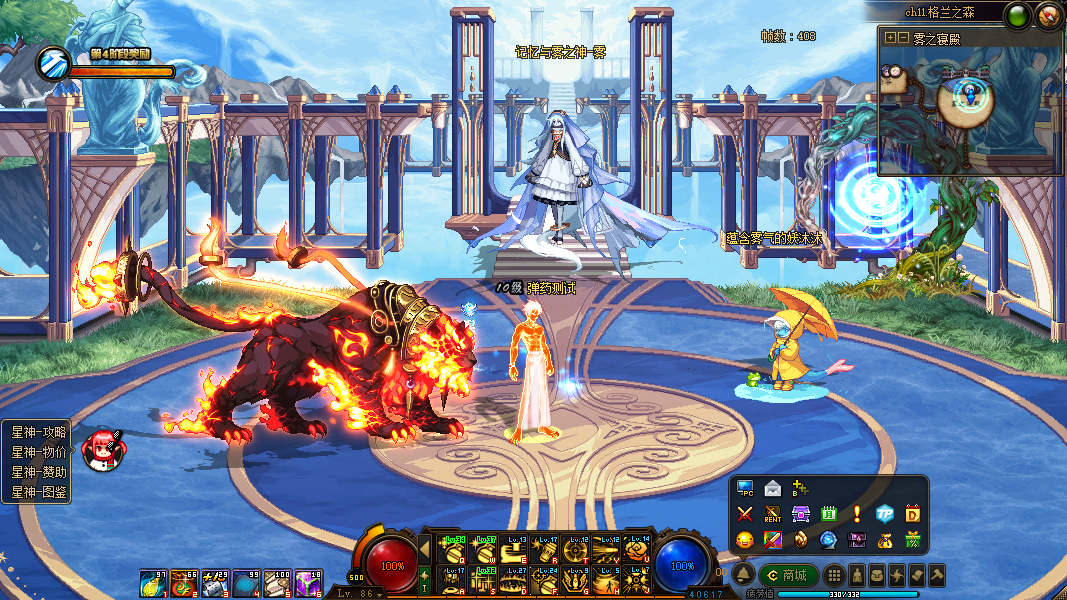This screenshot has height=600, width=1067.
Task: Open the crossed swords icon
Action: [745, 514]
